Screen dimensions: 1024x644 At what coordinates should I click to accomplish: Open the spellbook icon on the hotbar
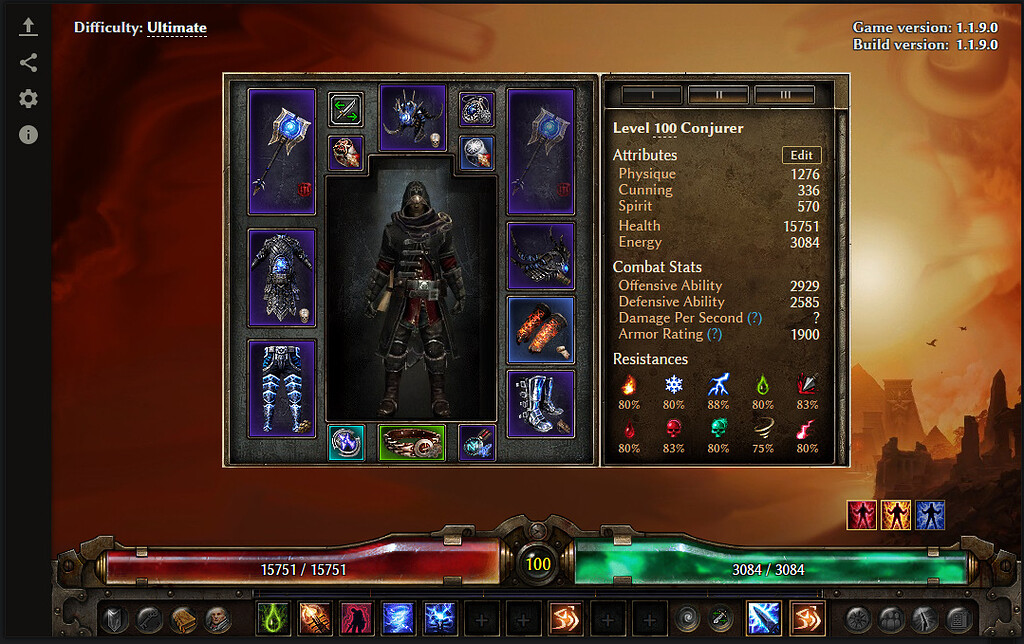[182, 618]
